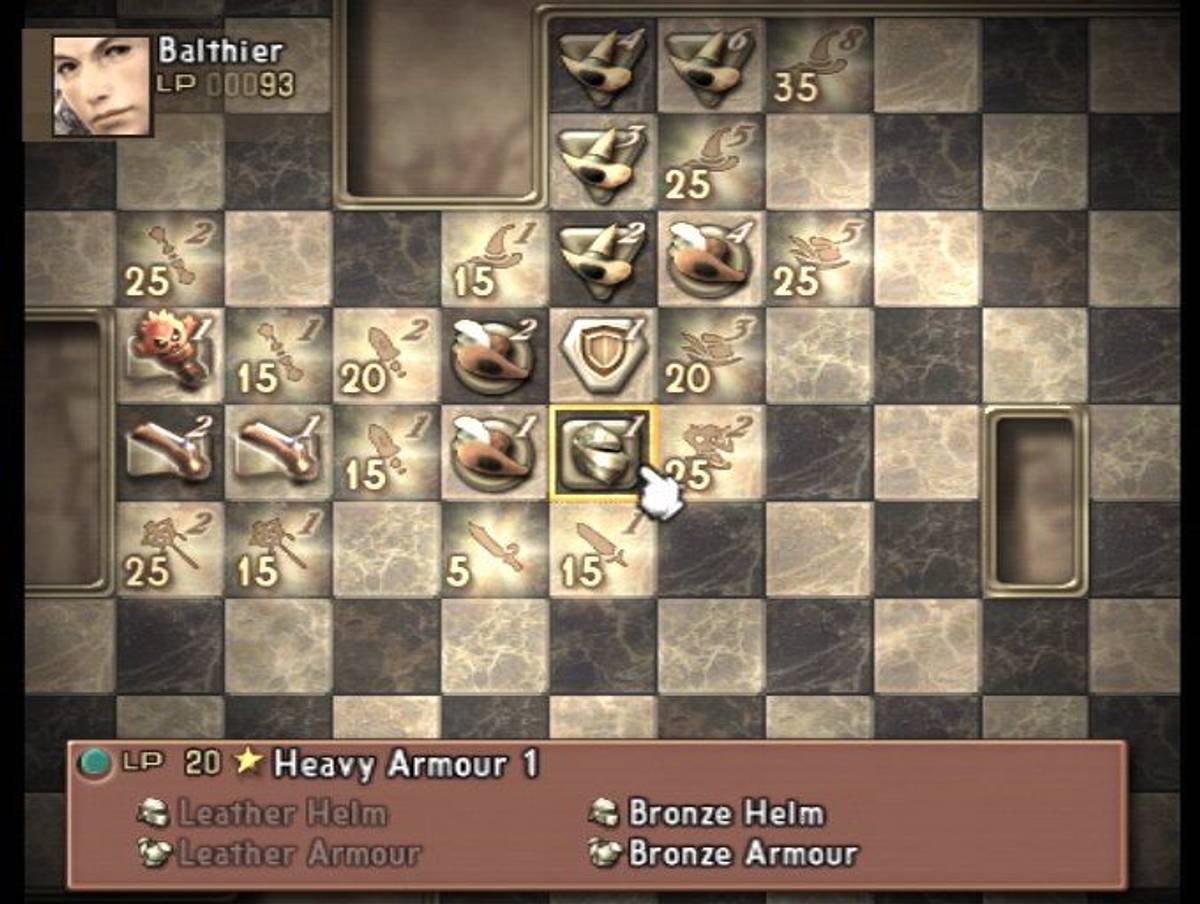Select the feathered cap tile numbered 2

click(x=492, y=356)
